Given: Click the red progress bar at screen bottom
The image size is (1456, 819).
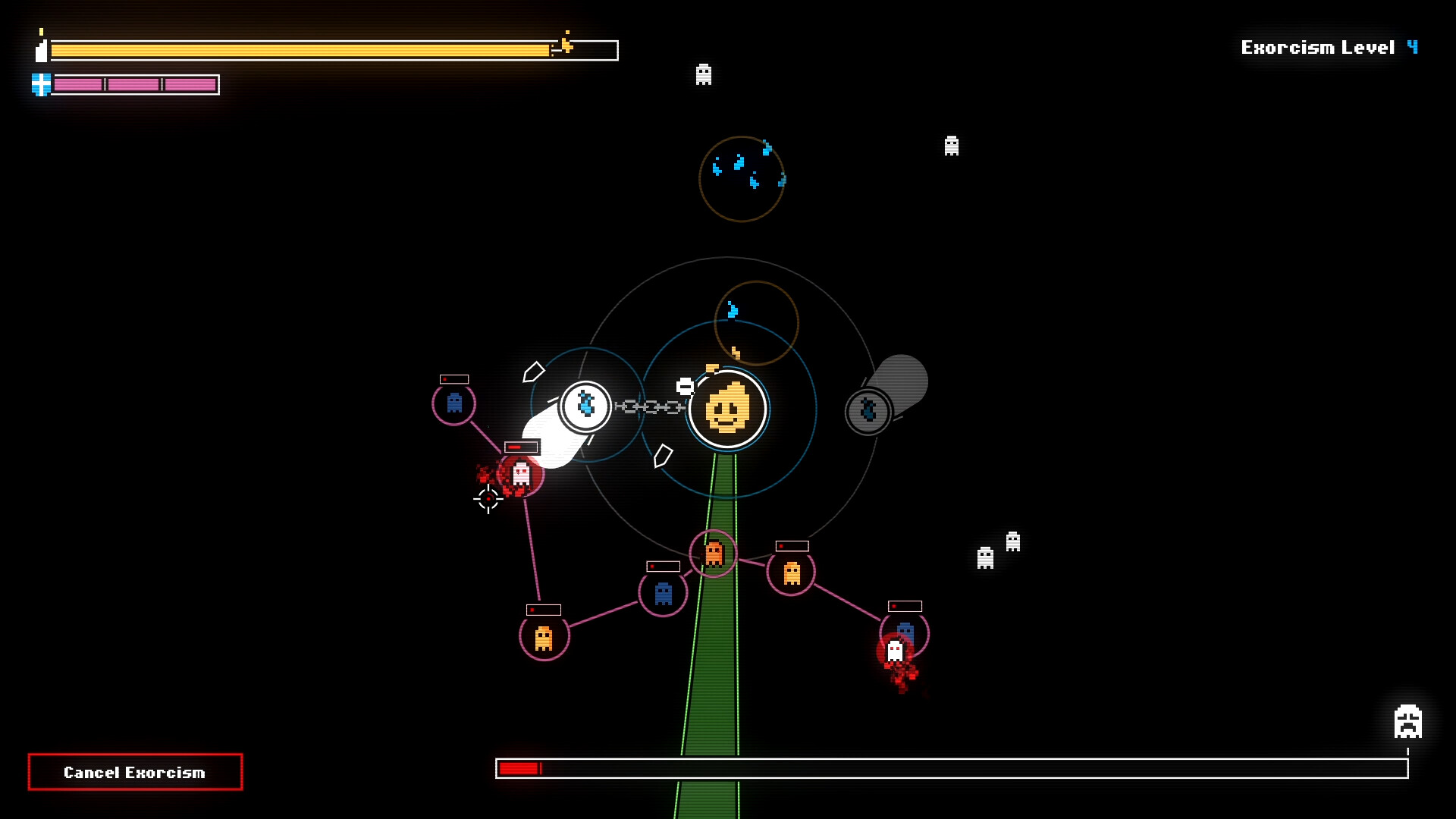Looking at the screenshot, I should (519, 769).
